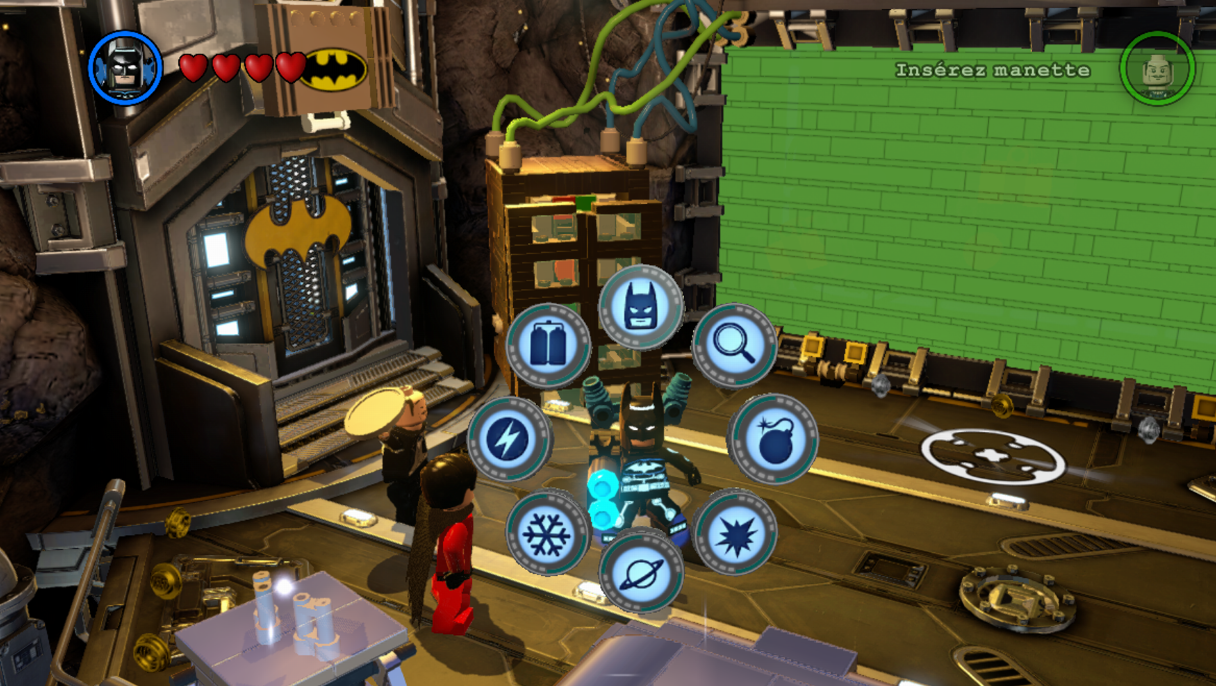
Task: Pick the bomb suit from the wheel
Action: click(772, 438)
